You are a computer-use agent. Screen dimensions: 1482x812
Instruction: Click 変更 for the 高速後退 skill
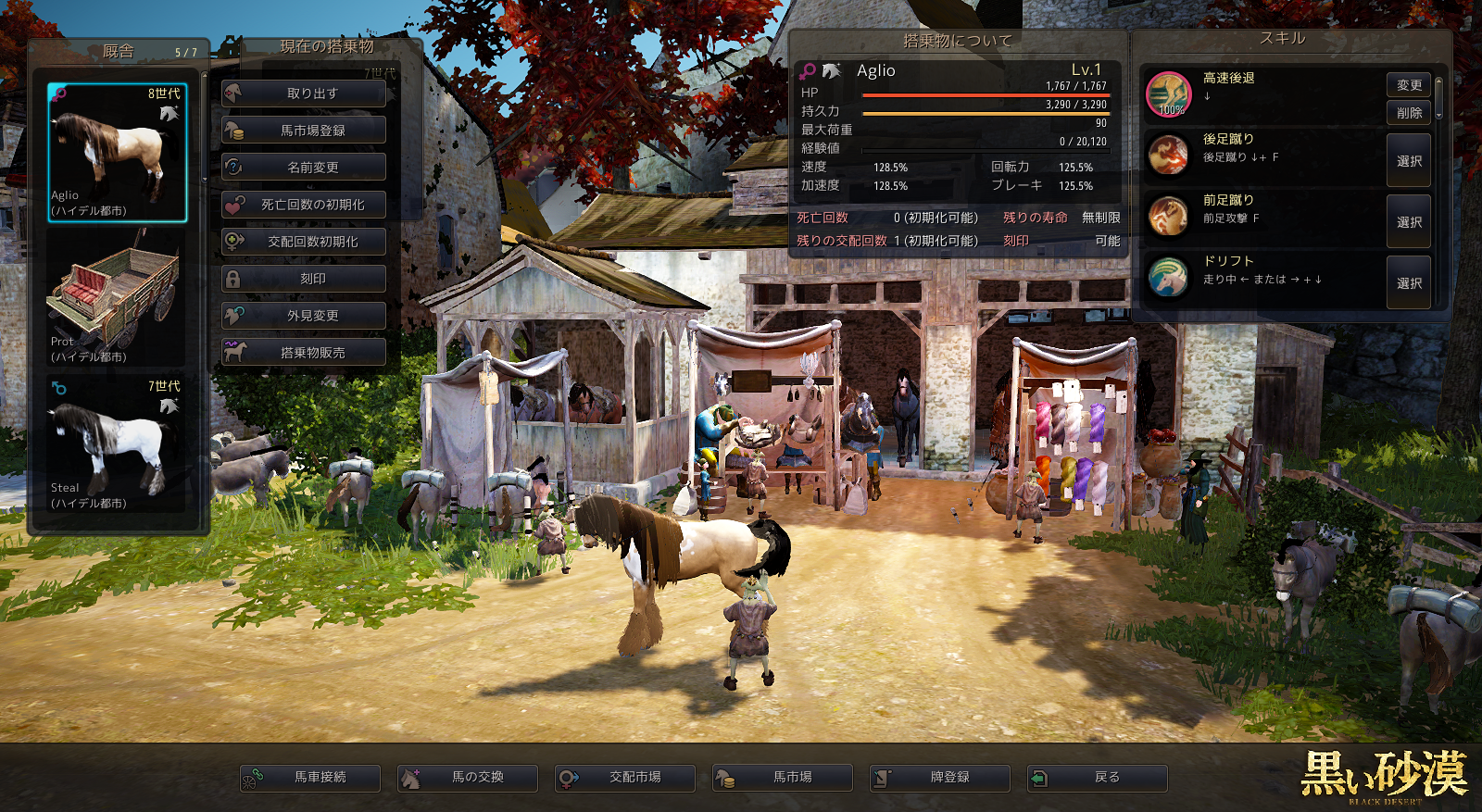(1409, 85)
